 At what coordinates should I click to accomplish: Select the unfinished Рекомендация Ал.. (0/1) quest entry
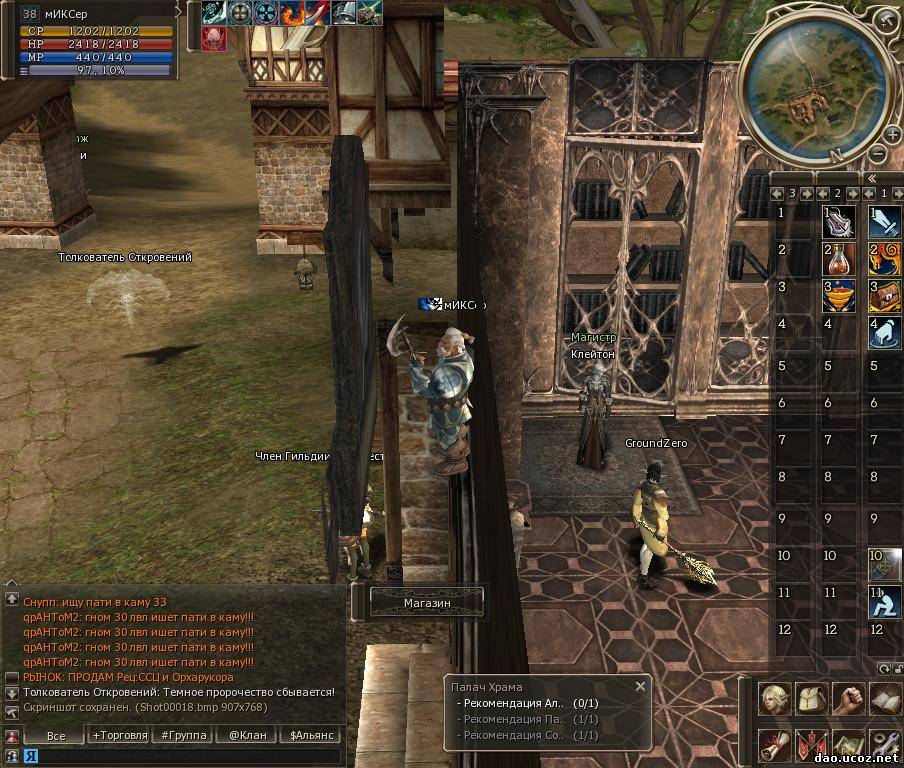pyautogui.click(x=527, y=703)
